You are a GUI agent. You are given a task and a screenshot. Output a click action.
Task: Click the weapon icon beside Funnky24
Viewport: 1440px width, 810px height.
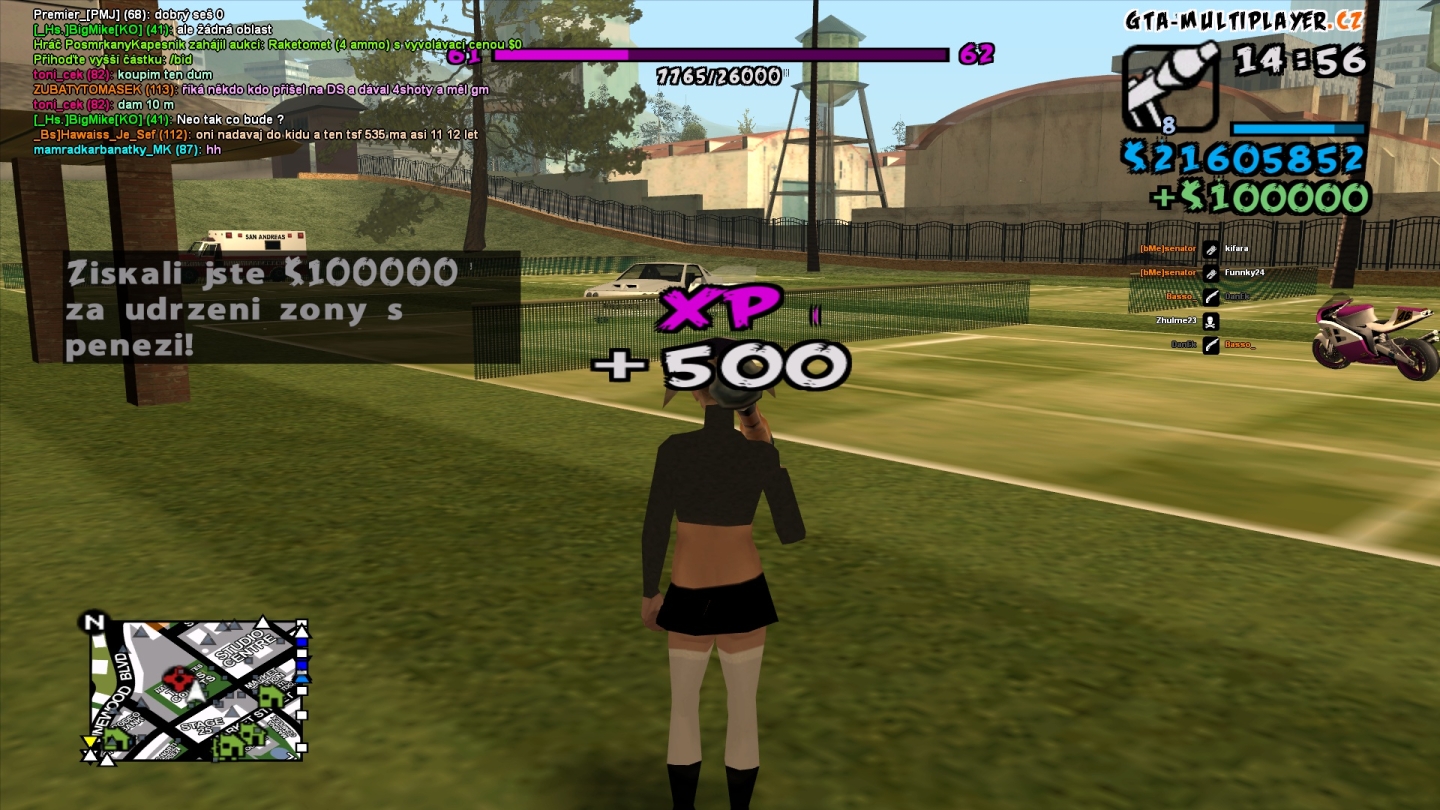[x=1211, y=275]
